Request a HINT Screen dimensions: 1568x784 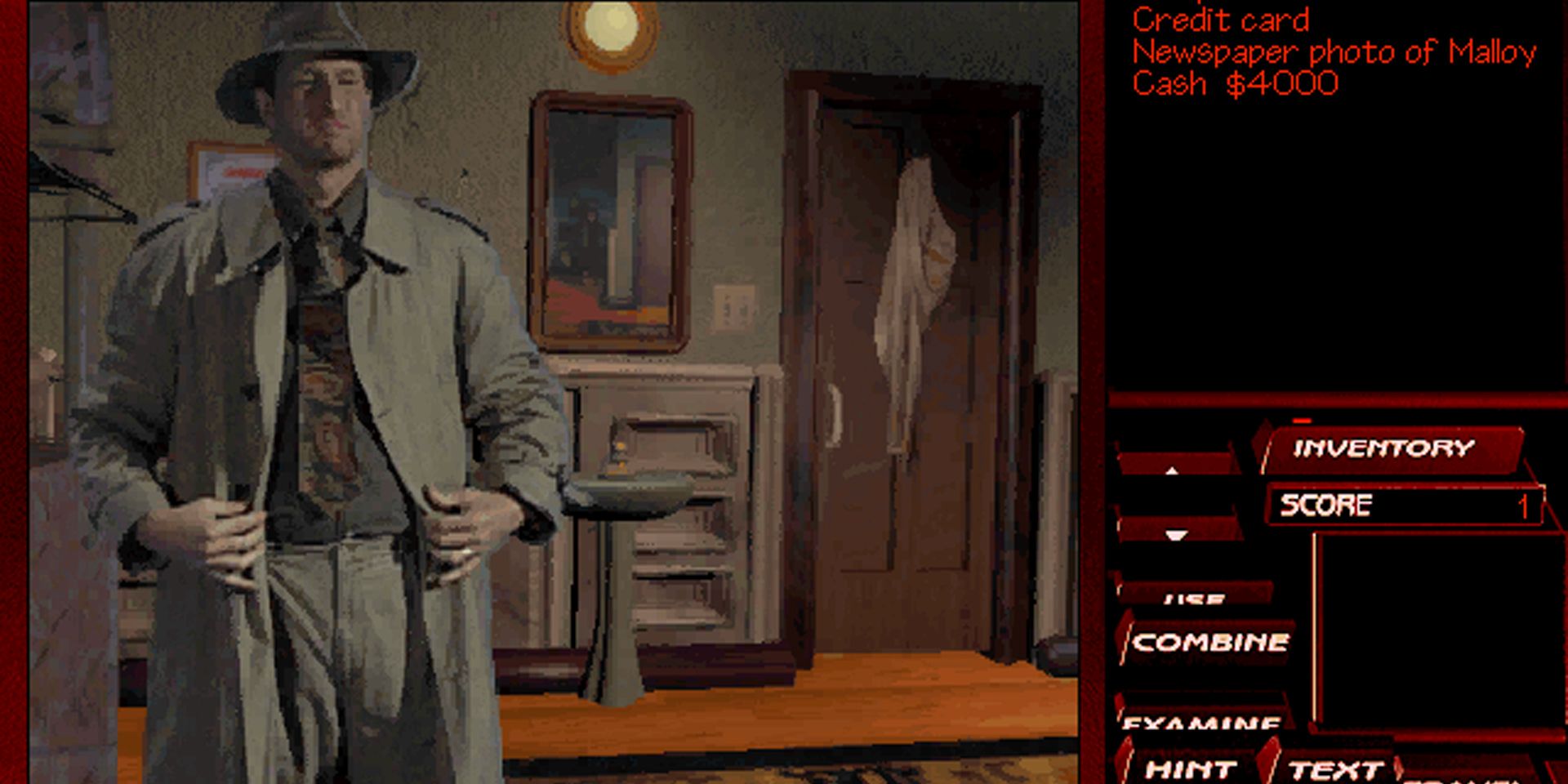pyautogui.click(x=1189, y=768)
